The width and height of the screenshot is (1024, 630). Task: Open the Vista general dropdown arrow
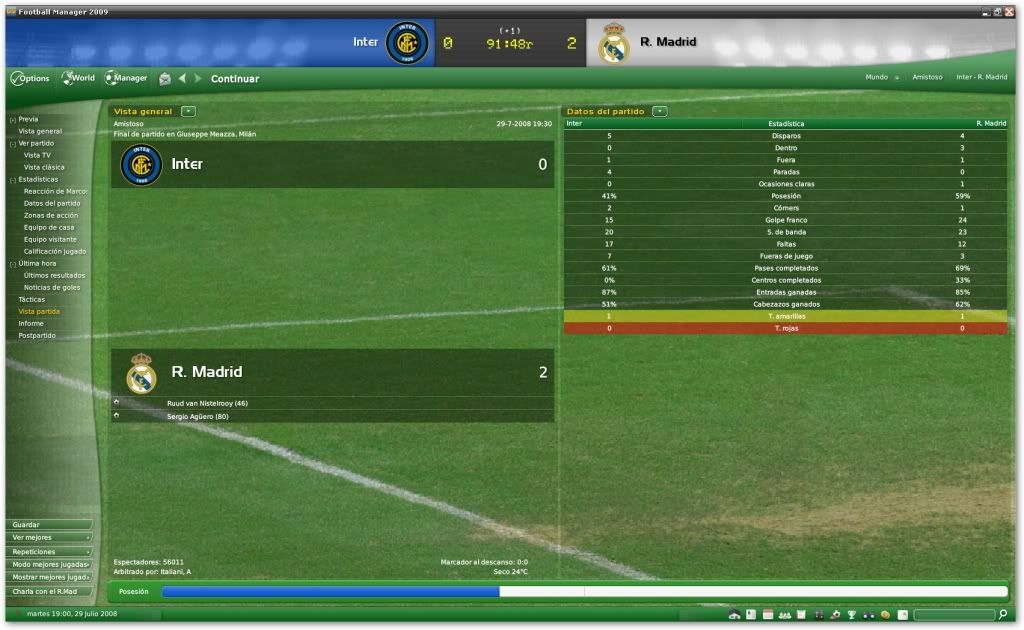(x=188, y=111)
